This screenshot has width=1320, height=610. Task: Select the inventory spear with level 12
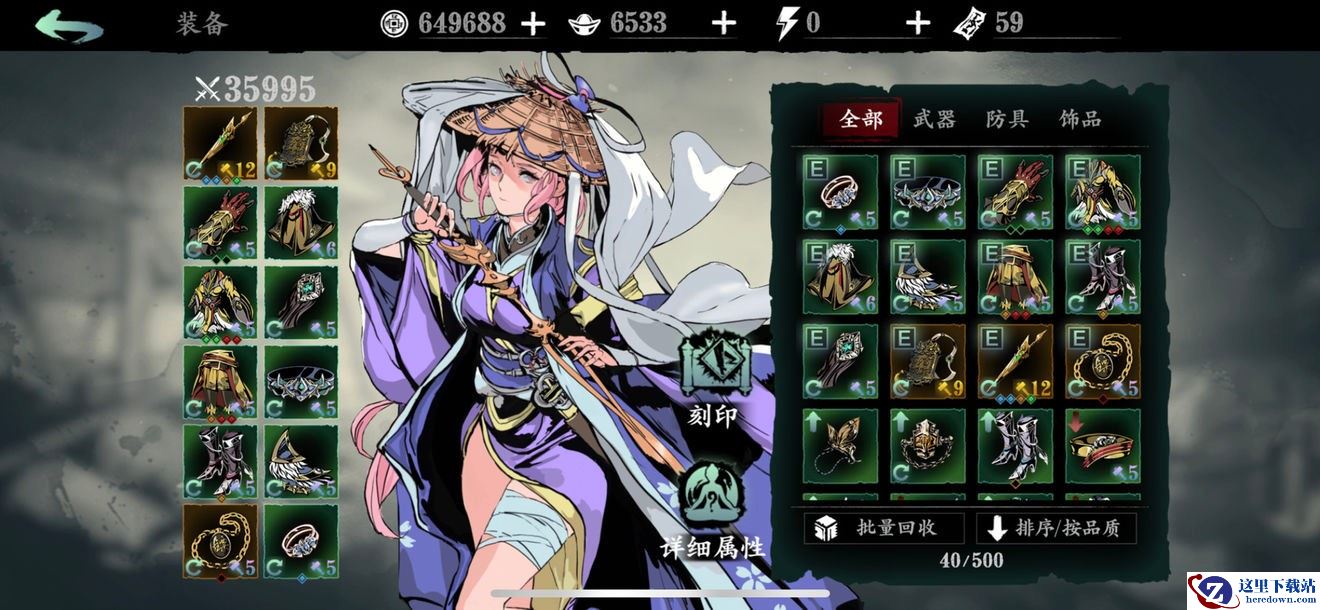[x=1015, y=361]
